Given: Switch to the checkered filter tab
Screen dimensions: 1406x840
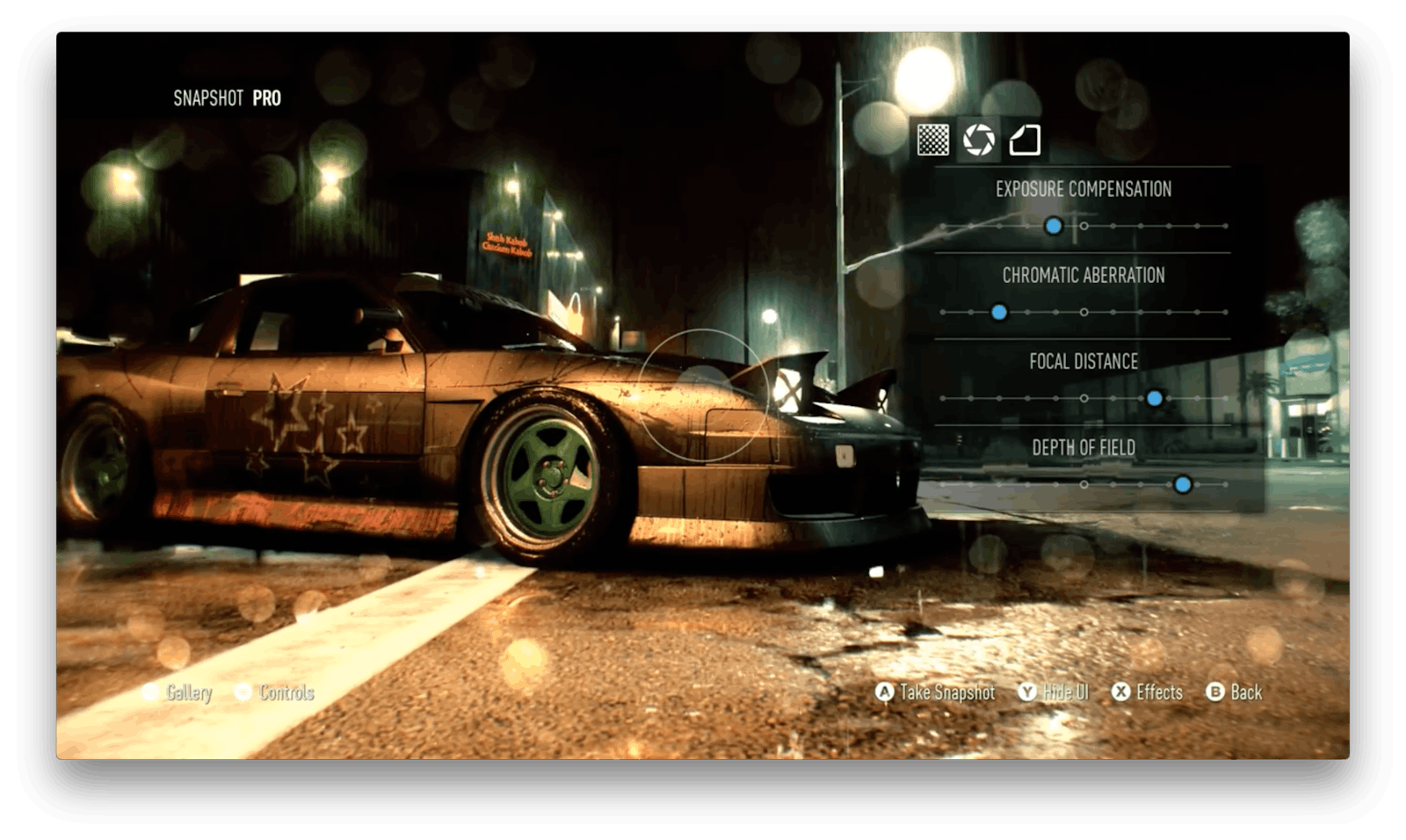Looking at the screenshot, I should [932, 140].
